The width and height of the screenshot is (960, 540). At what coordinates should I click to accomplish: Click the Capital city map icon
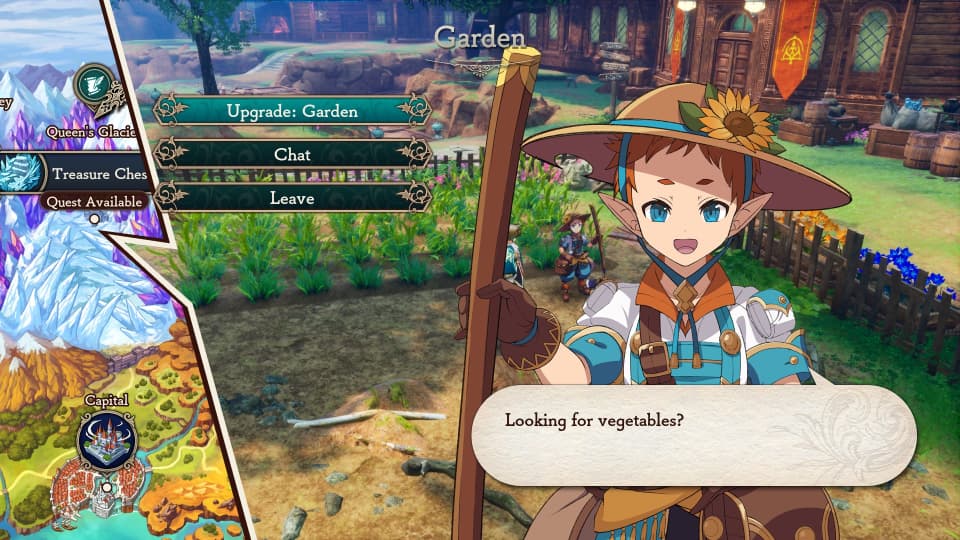point(105,441)
